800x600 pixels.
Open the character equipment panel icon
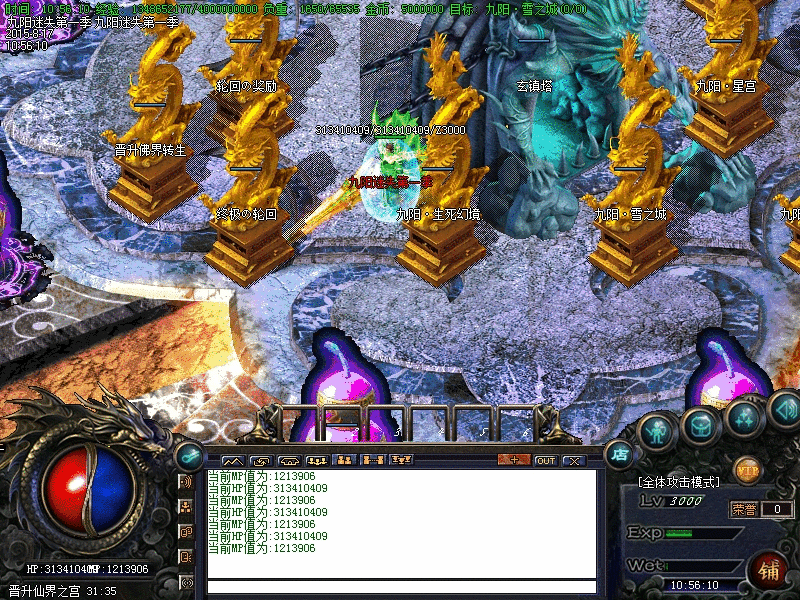pos(656,431)
